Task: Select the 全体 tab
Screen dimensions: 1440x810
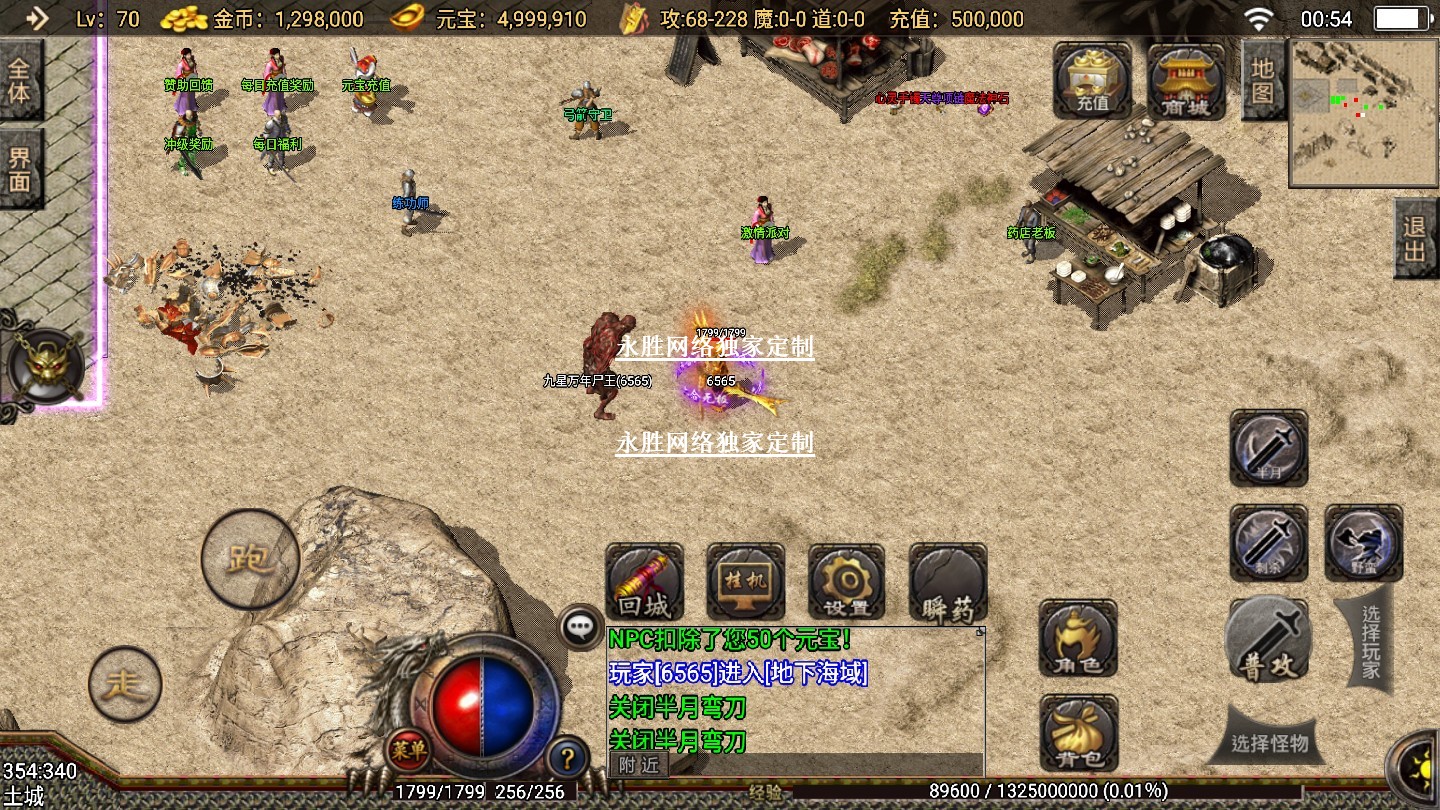Action: tap(20, 82)
